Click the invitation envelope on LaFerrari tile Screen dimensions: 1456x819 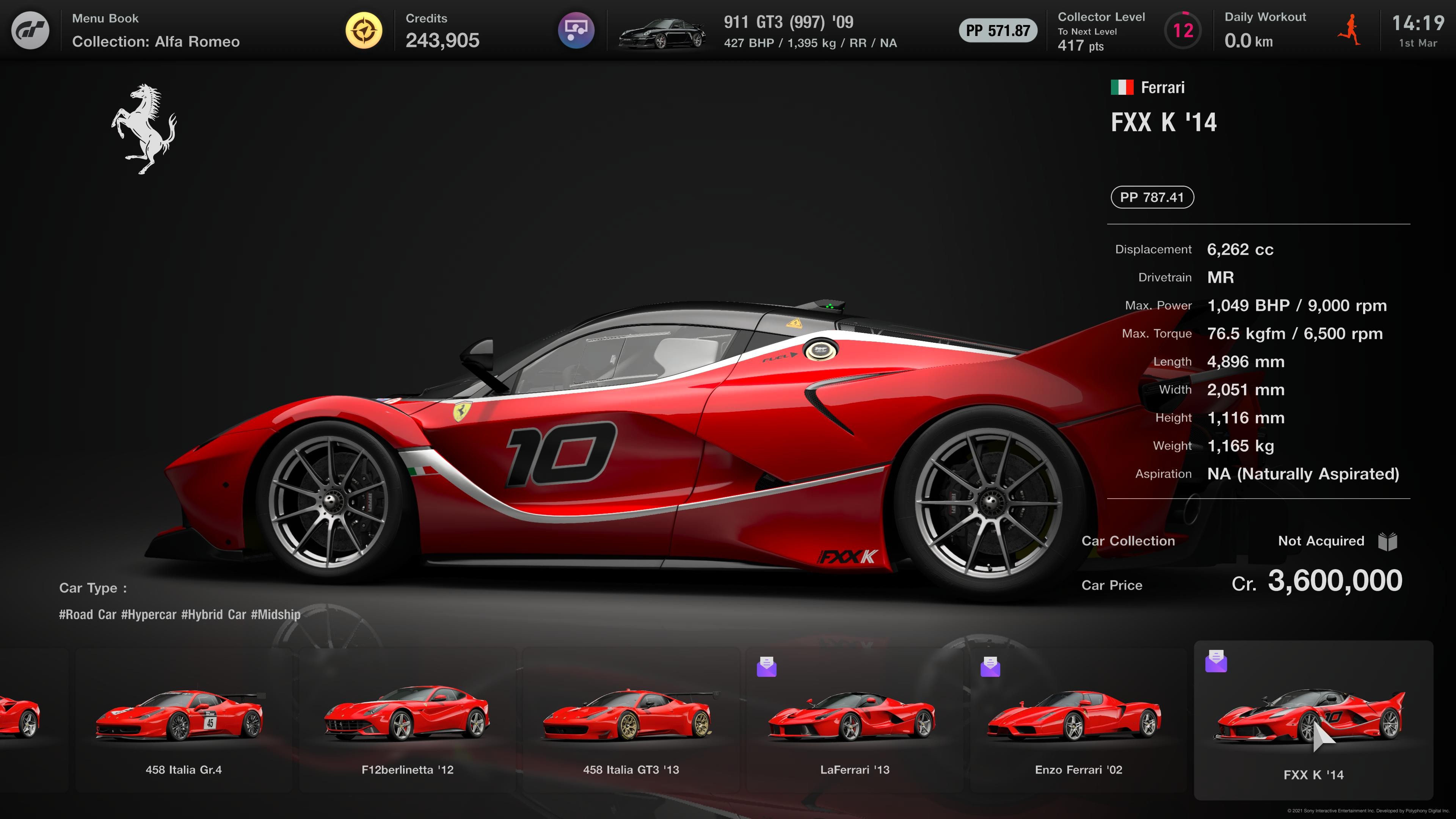[766, 667]
